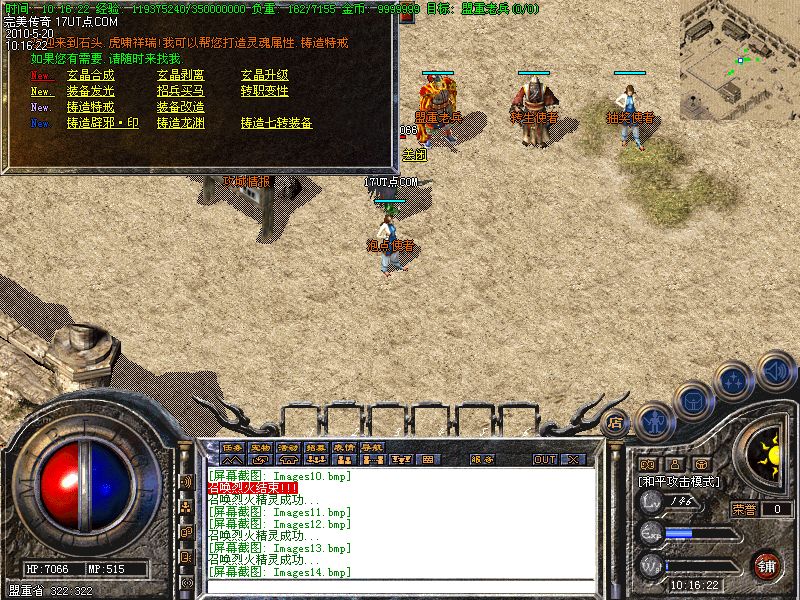Choose 铸造七转装备 from the dialogue
The width and height of the screenshot is (800, 600).
(276, 123)
